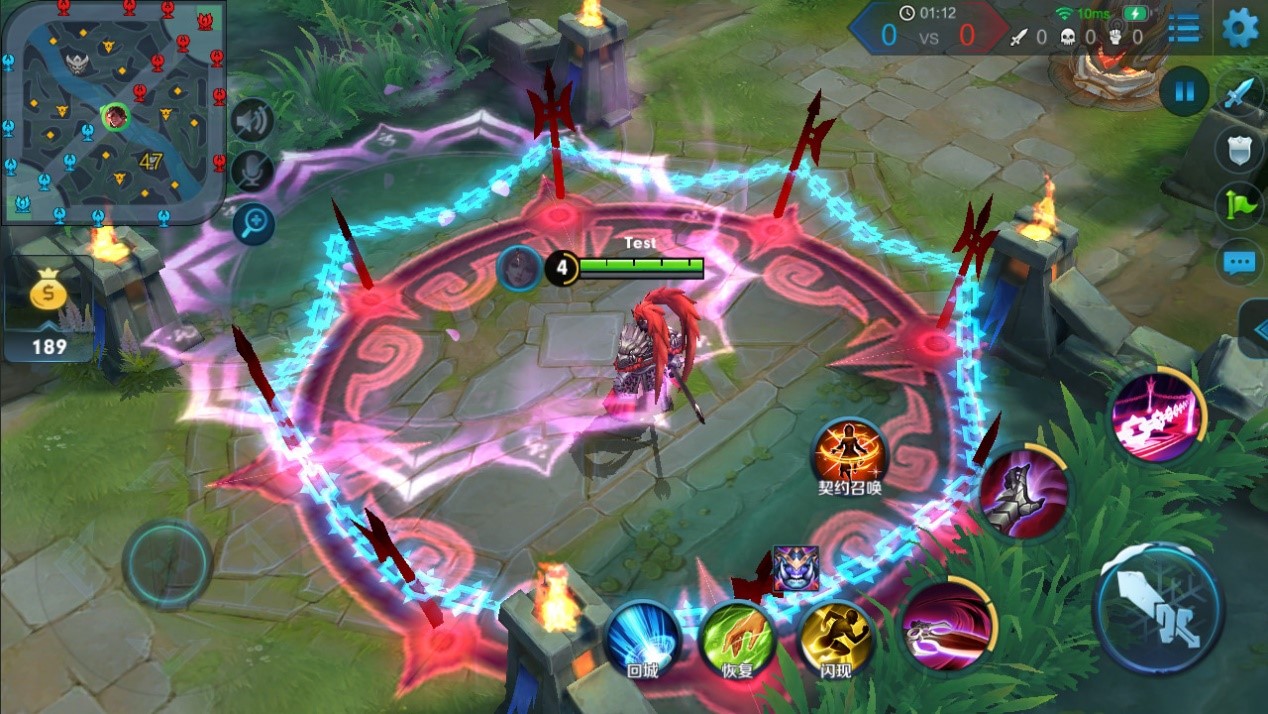Image resolution: width=1268 pixels, height=714 pixels.
Task: Open the settings gear menu
Action: pyautogui.click(x=1240, y=27)
